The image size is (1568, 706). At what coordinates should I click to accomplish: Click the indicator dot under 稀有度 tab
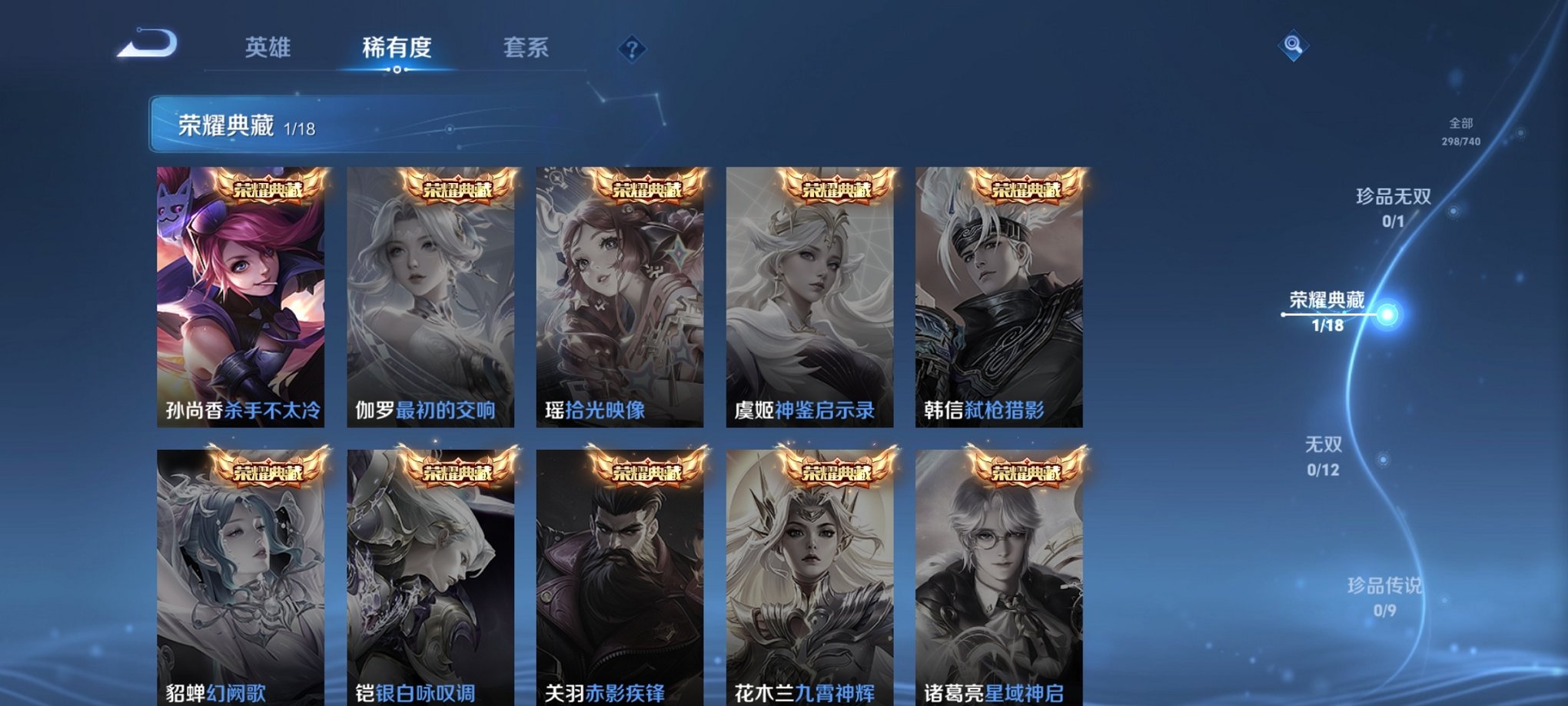[x=395, y=71]
